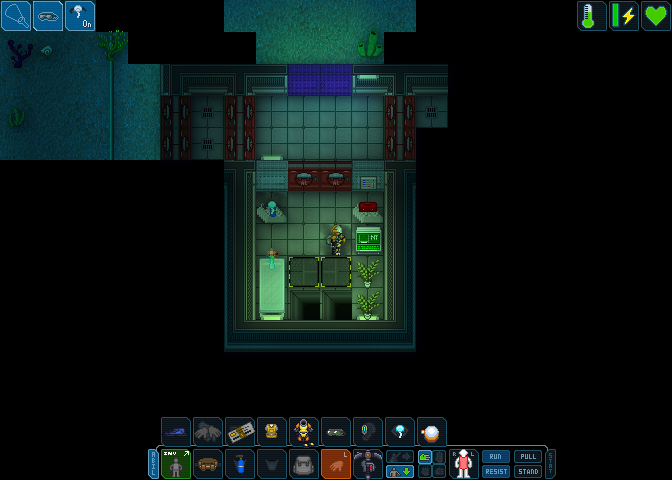Activate the PULL button
Image resolution: width=672 pixels, height=480 pixels.
[x=527, y=456]
